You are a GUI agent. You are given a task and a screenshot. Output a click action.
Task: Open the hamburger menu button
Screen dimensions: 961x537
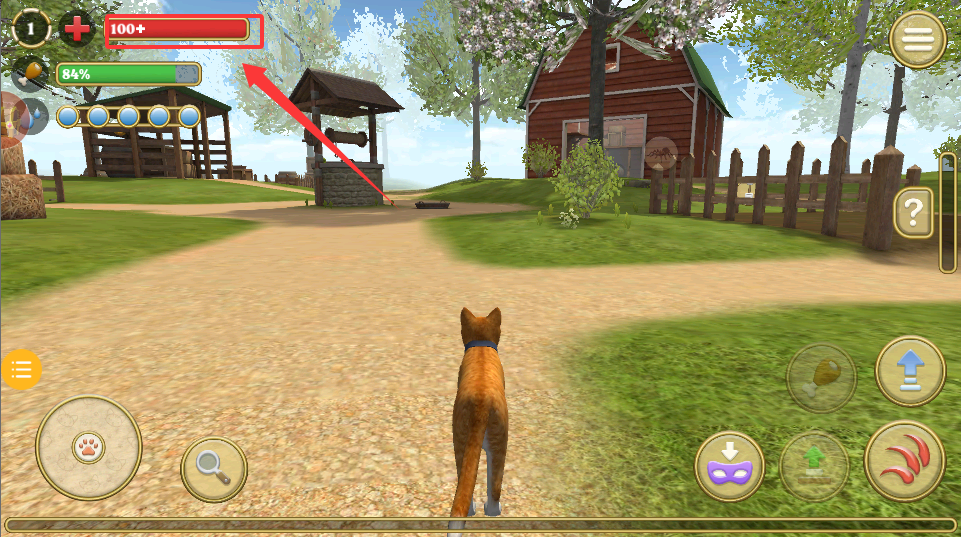[x=918, y=40]
